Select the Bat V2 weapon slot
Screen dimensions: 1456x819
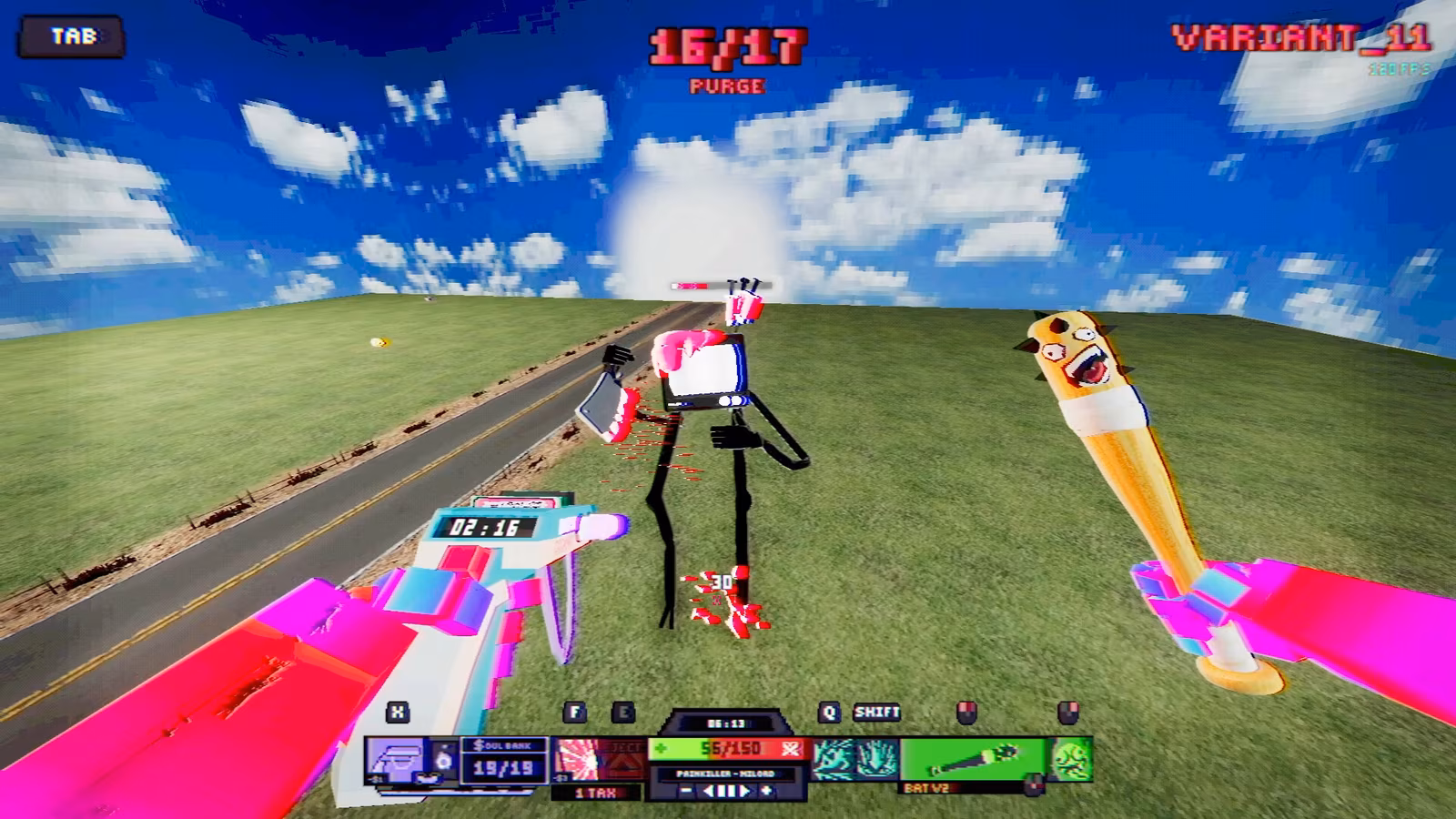pyautogui.click(x=974, y=759)
